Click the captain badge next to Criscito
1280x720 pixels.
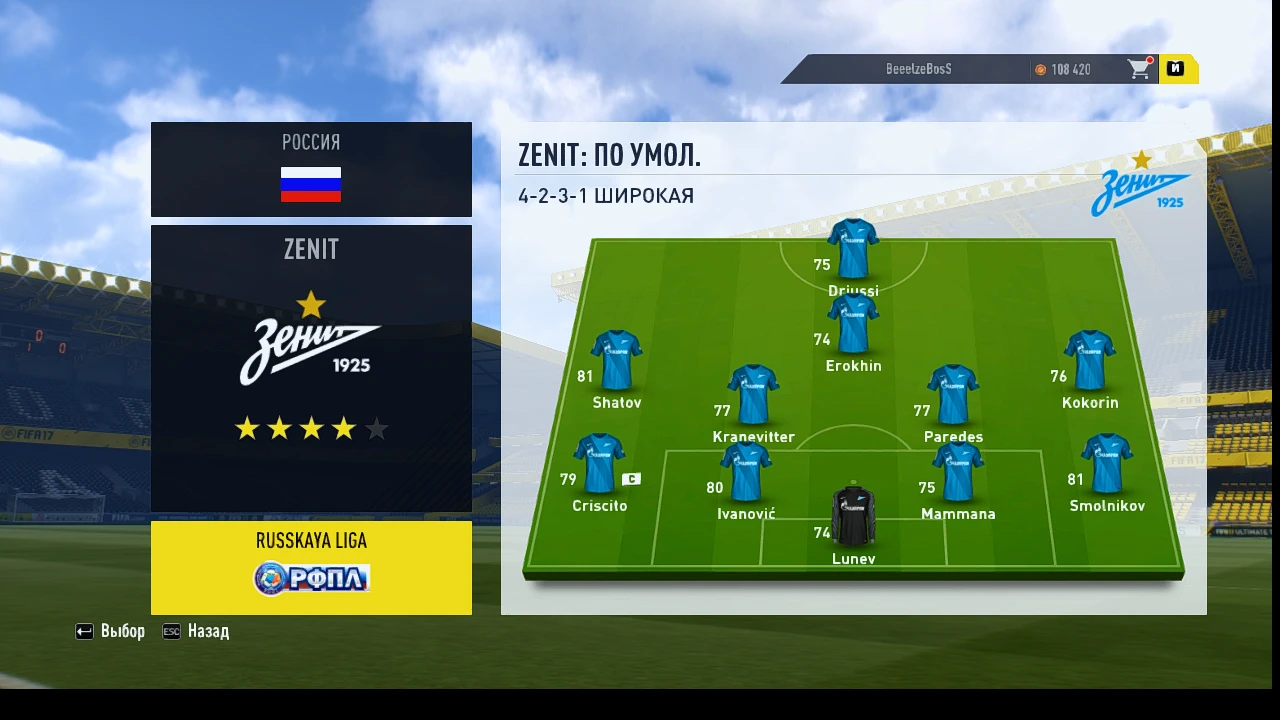pyautogui.click(x=631, y=479)
